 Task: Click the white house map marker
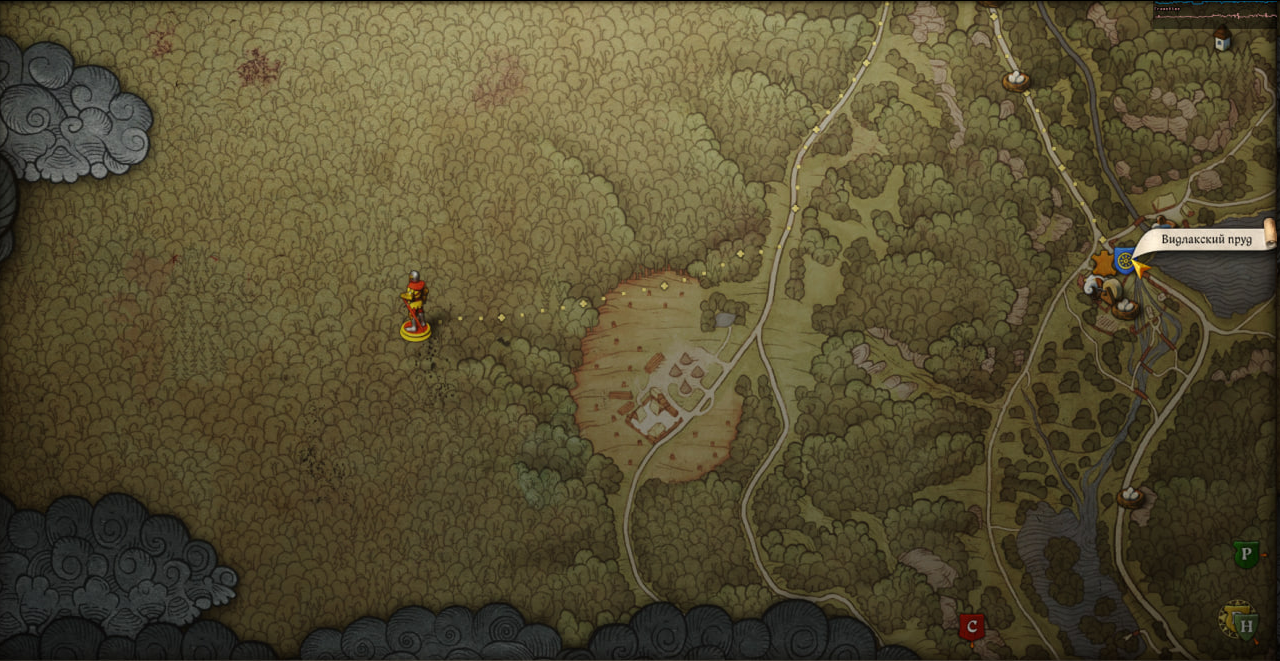(x=1221, y=39)
